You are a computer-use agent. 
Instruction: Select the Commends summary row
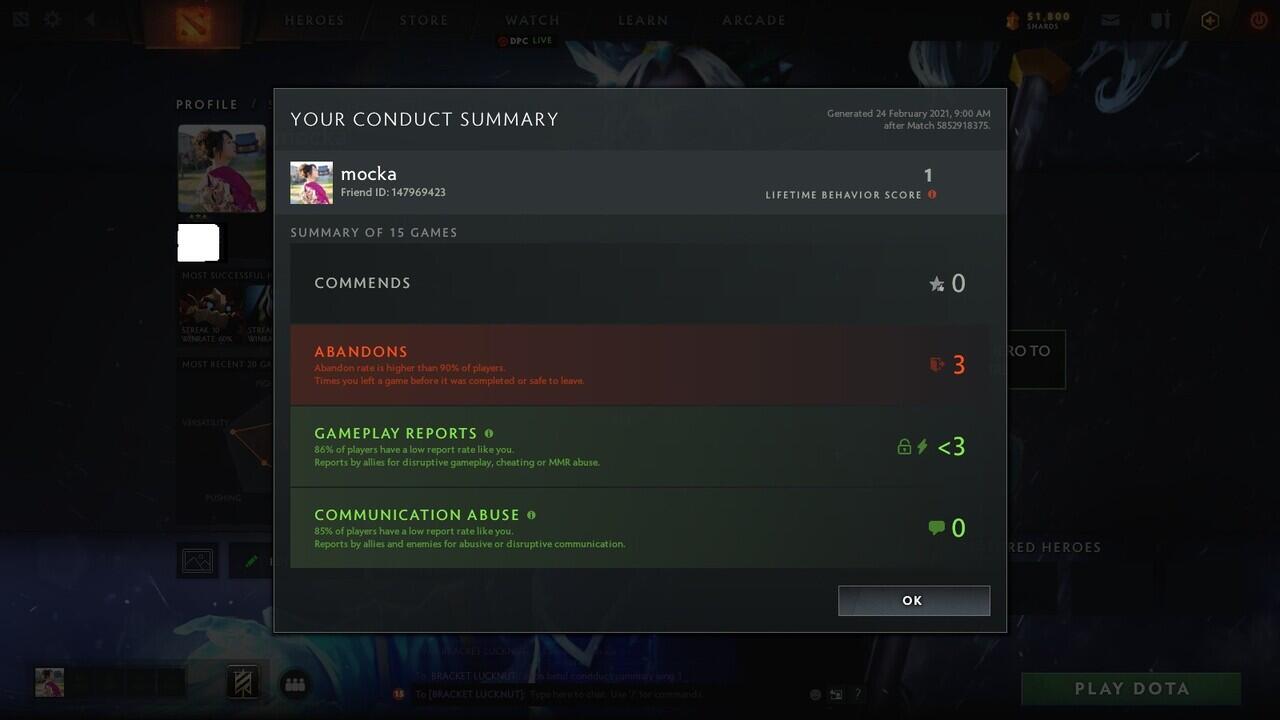pos(640,283)
